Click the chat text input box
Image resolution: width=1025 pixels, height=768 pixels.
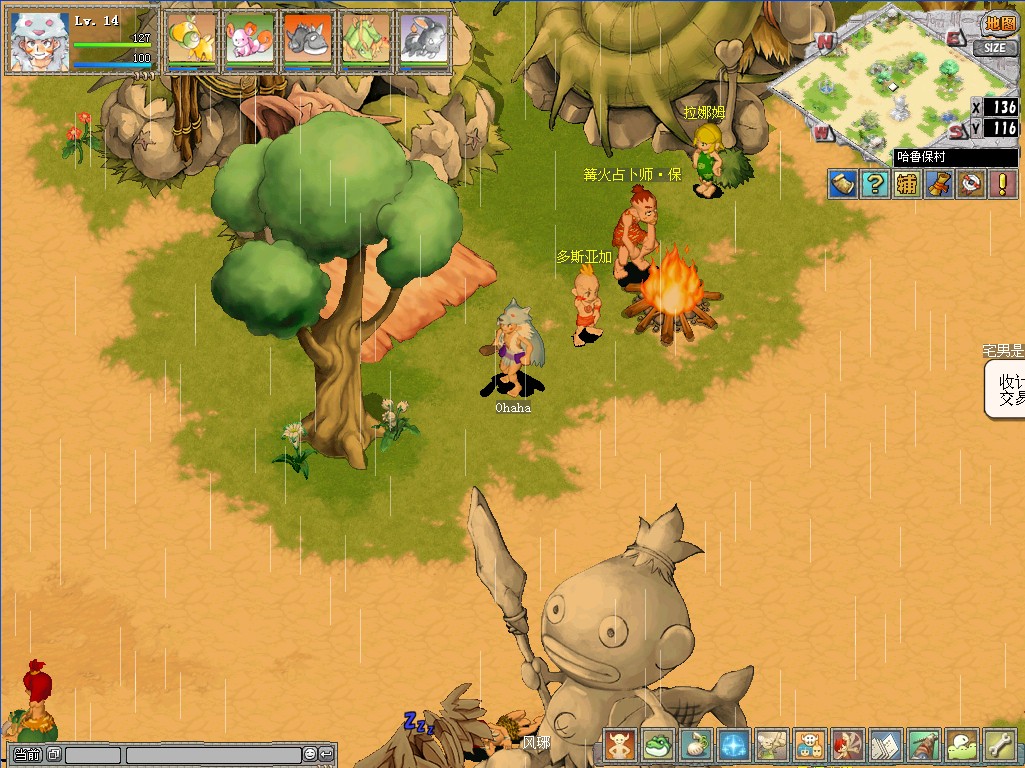(212, 755)
